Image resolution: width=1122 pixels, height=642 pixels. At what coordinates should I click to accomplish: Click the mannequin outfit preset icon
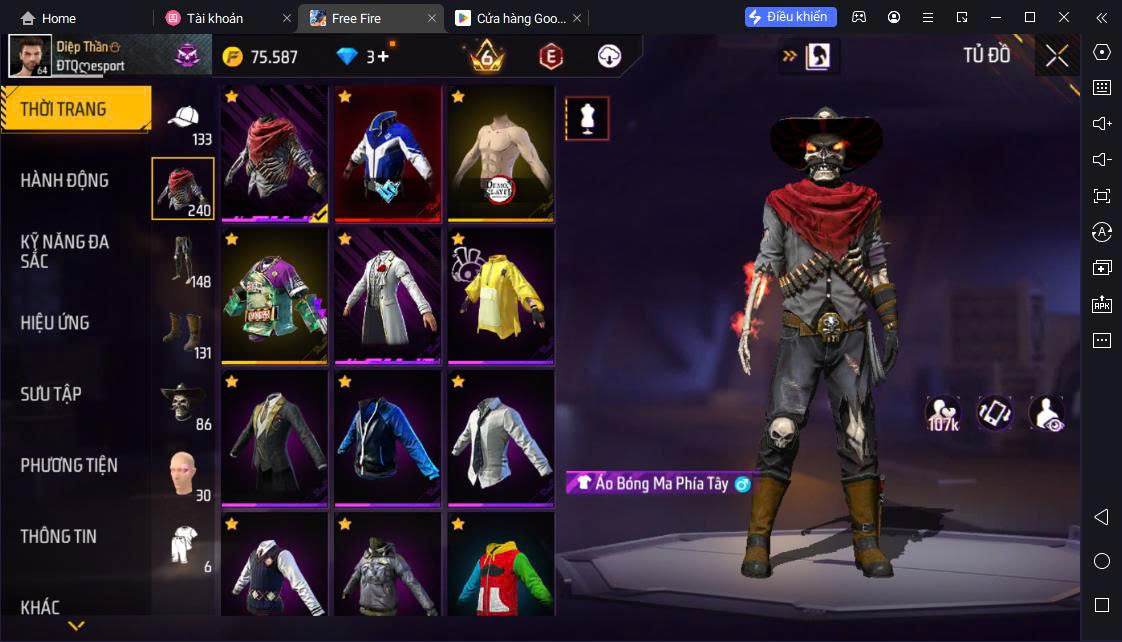(x=587, y=118)
